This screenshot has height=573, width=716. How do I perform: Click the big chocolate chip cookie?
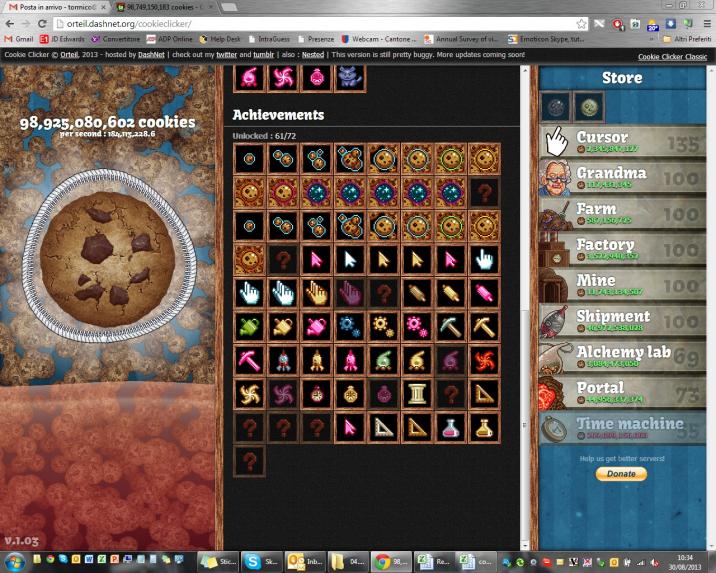pos(109,253)
